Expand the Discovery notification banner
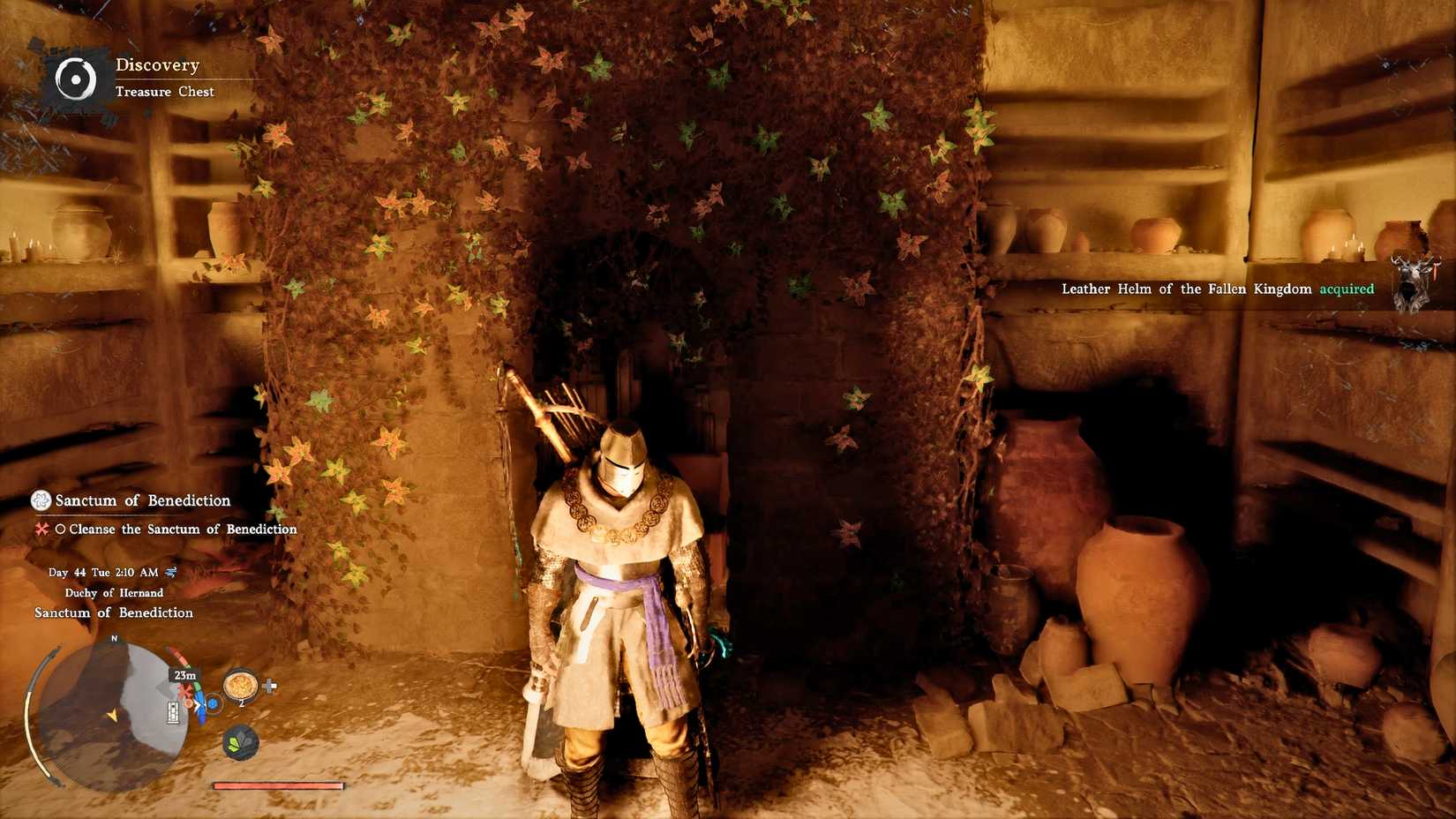1456x819 pixels. click(157, 64)
